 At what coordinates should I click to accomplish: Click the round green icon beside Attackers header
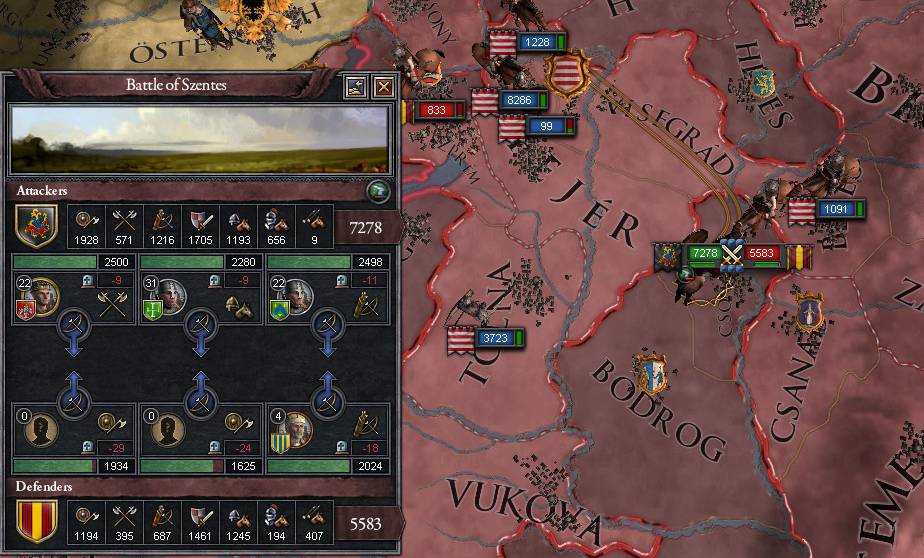[379, 190]
